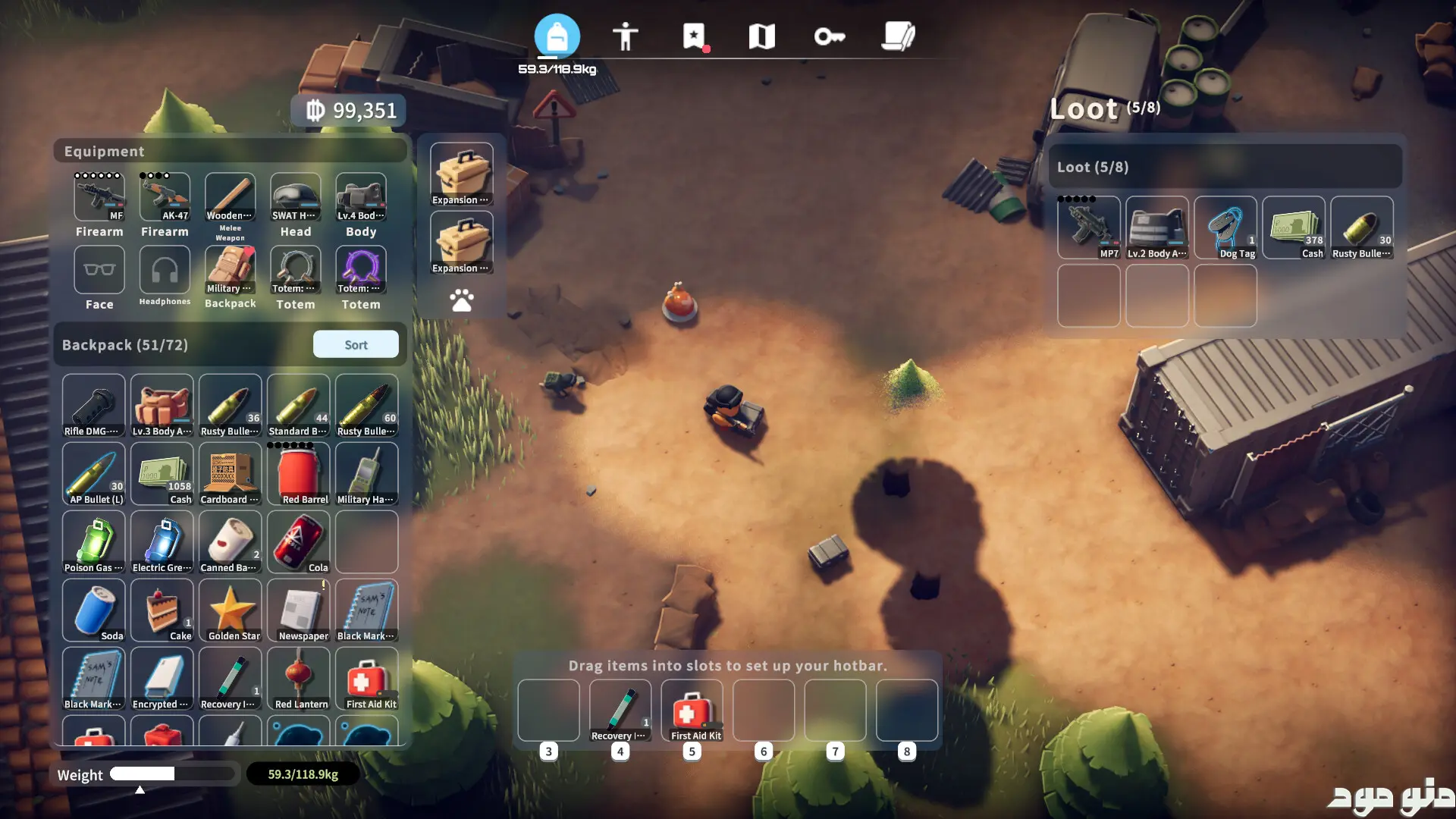Viewport: 1456px width, 819px height.
Task: Open the keys tab
Action: click(829, 36)
